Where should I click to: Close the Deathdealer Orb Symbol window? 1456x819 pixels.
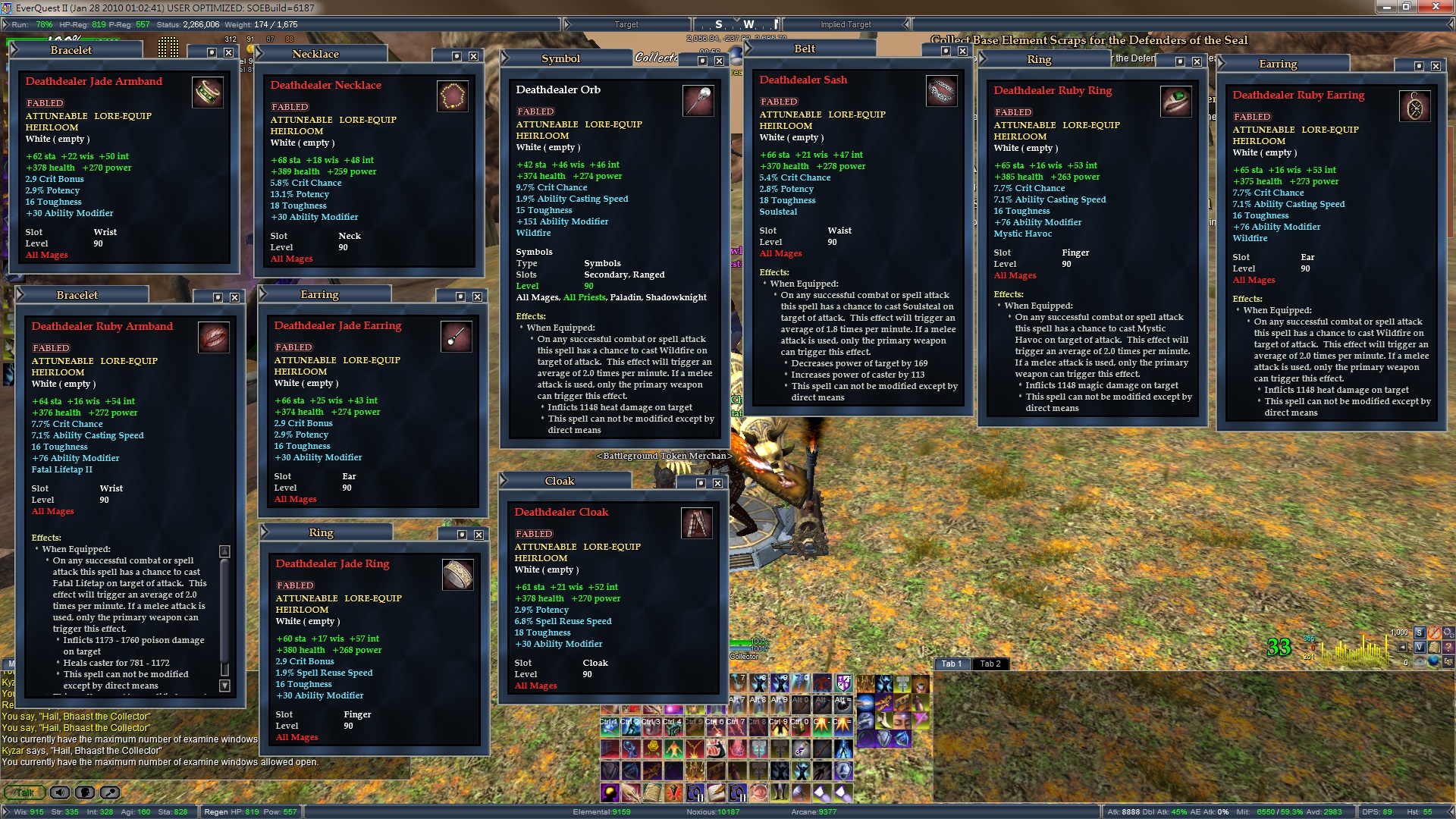pyautogui.click(x=719, y=61)
